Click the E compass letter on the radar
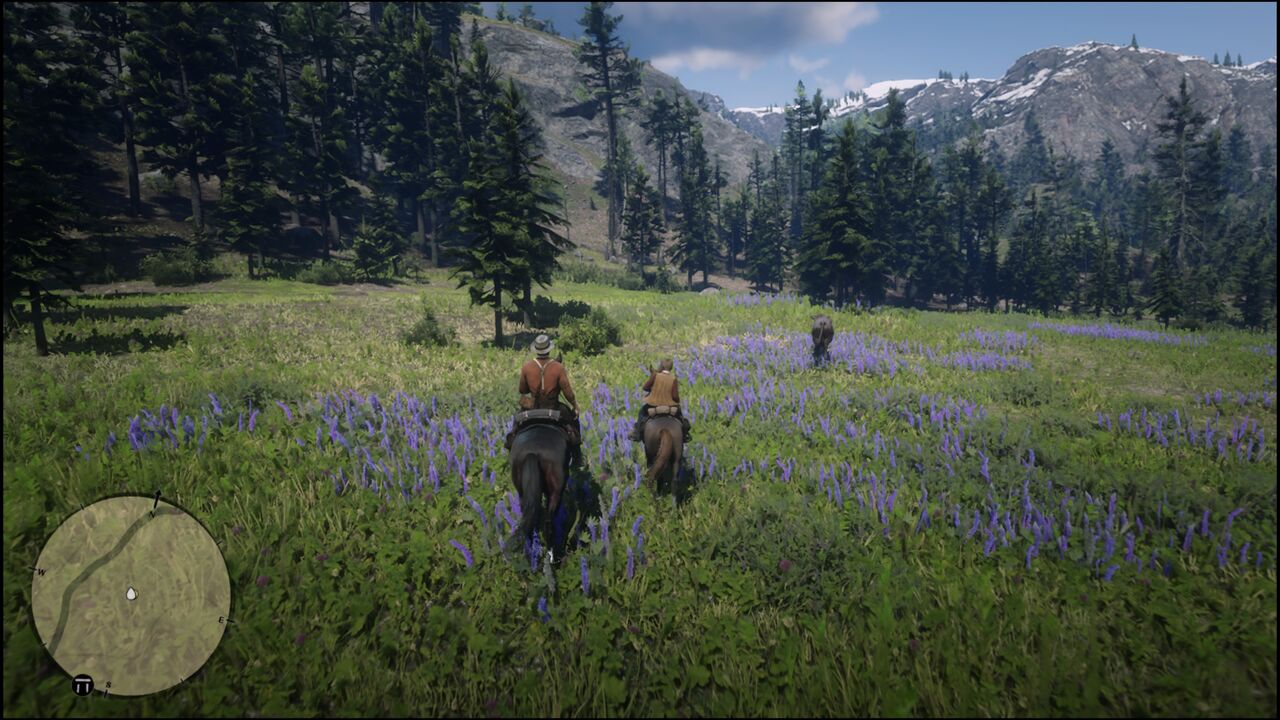The image size is (1280, 720). (222, 621)
